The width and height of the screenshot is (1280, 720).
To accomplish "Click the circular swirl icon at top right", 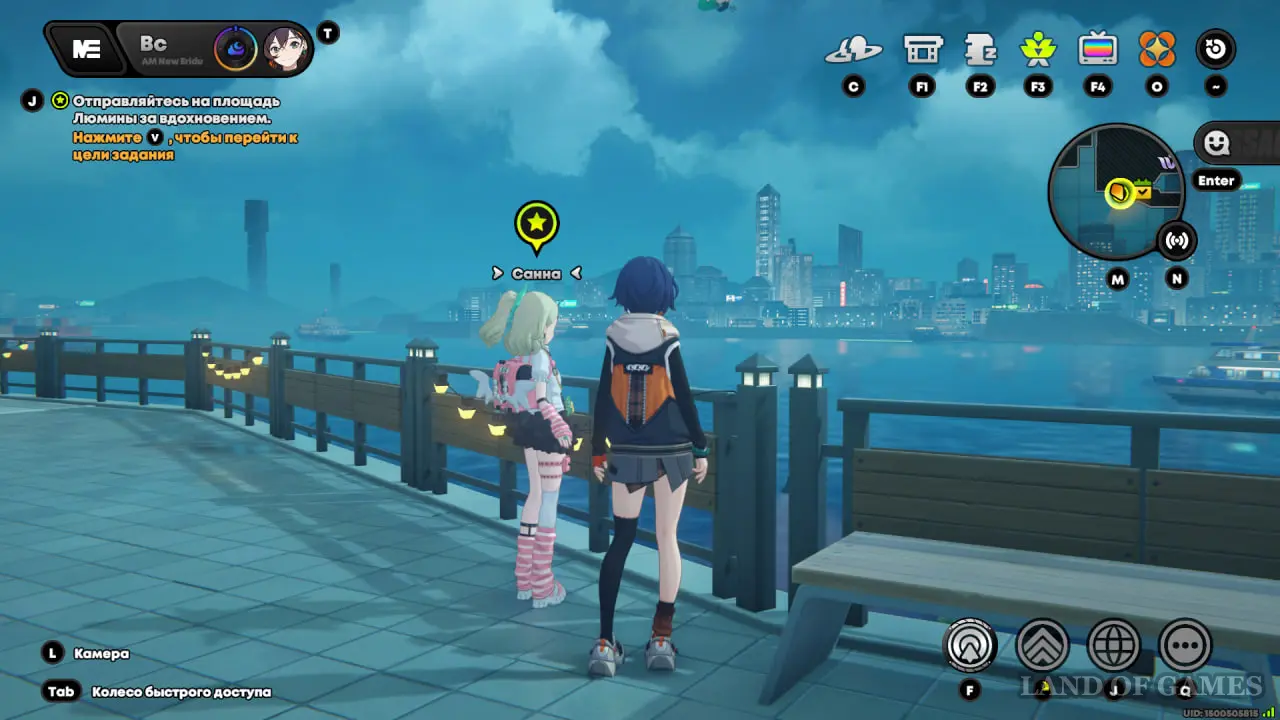I will (1216, 49).
